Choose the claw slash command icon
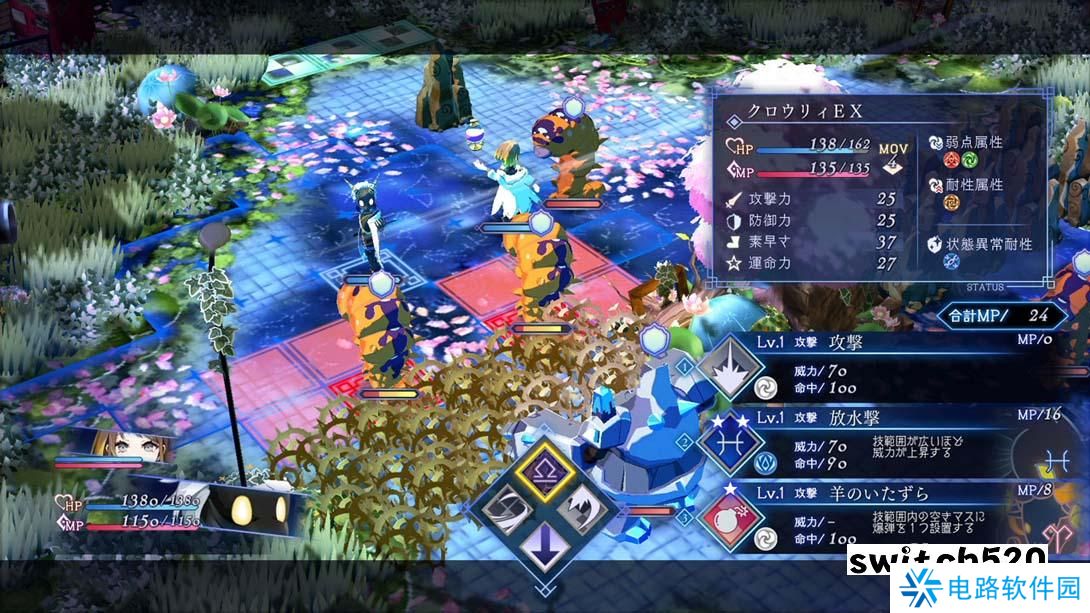Image resolution: width=1090 pixels, height=613 pixels. 585,510
